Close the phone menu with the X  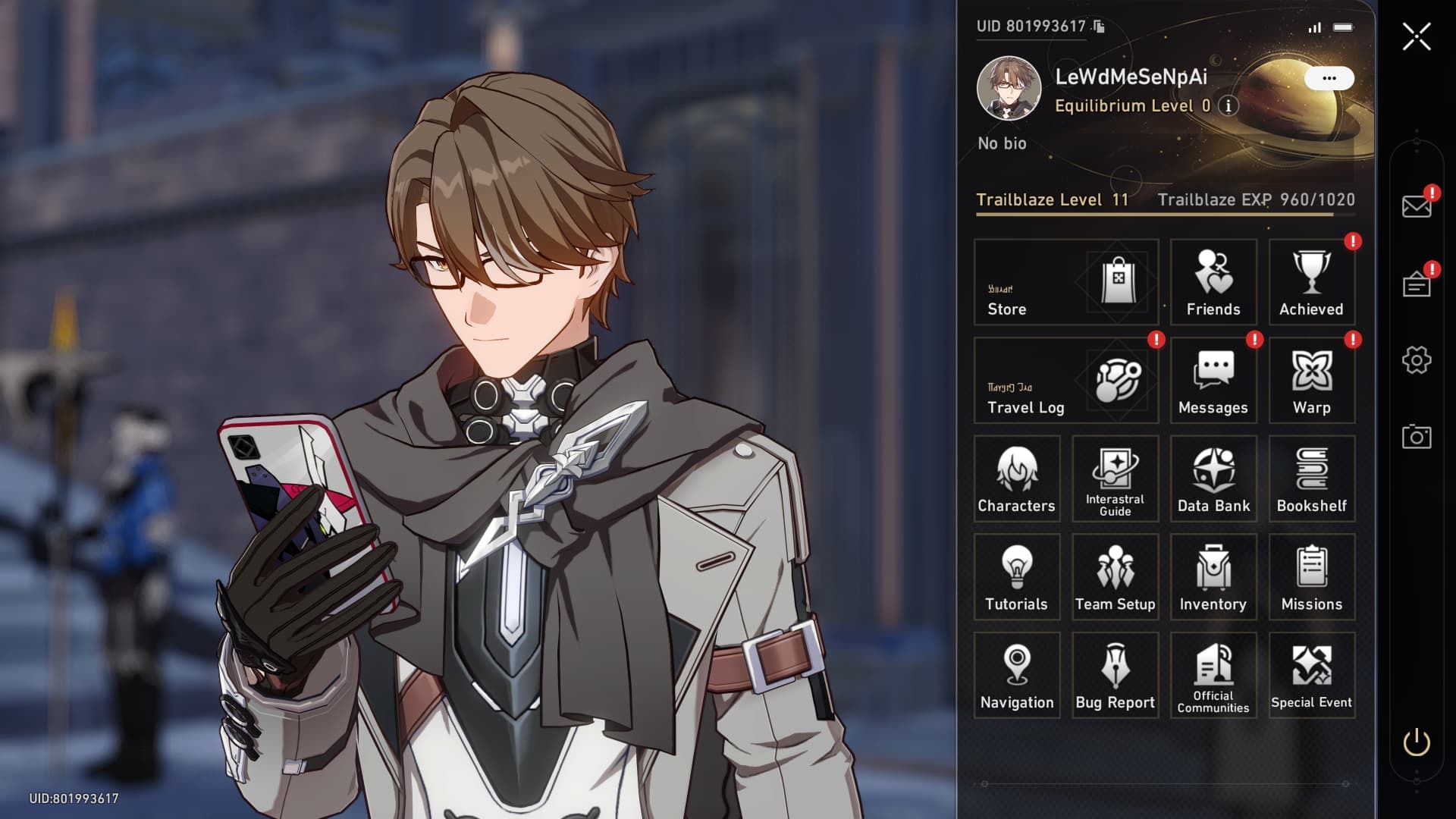coord(1416,36)
